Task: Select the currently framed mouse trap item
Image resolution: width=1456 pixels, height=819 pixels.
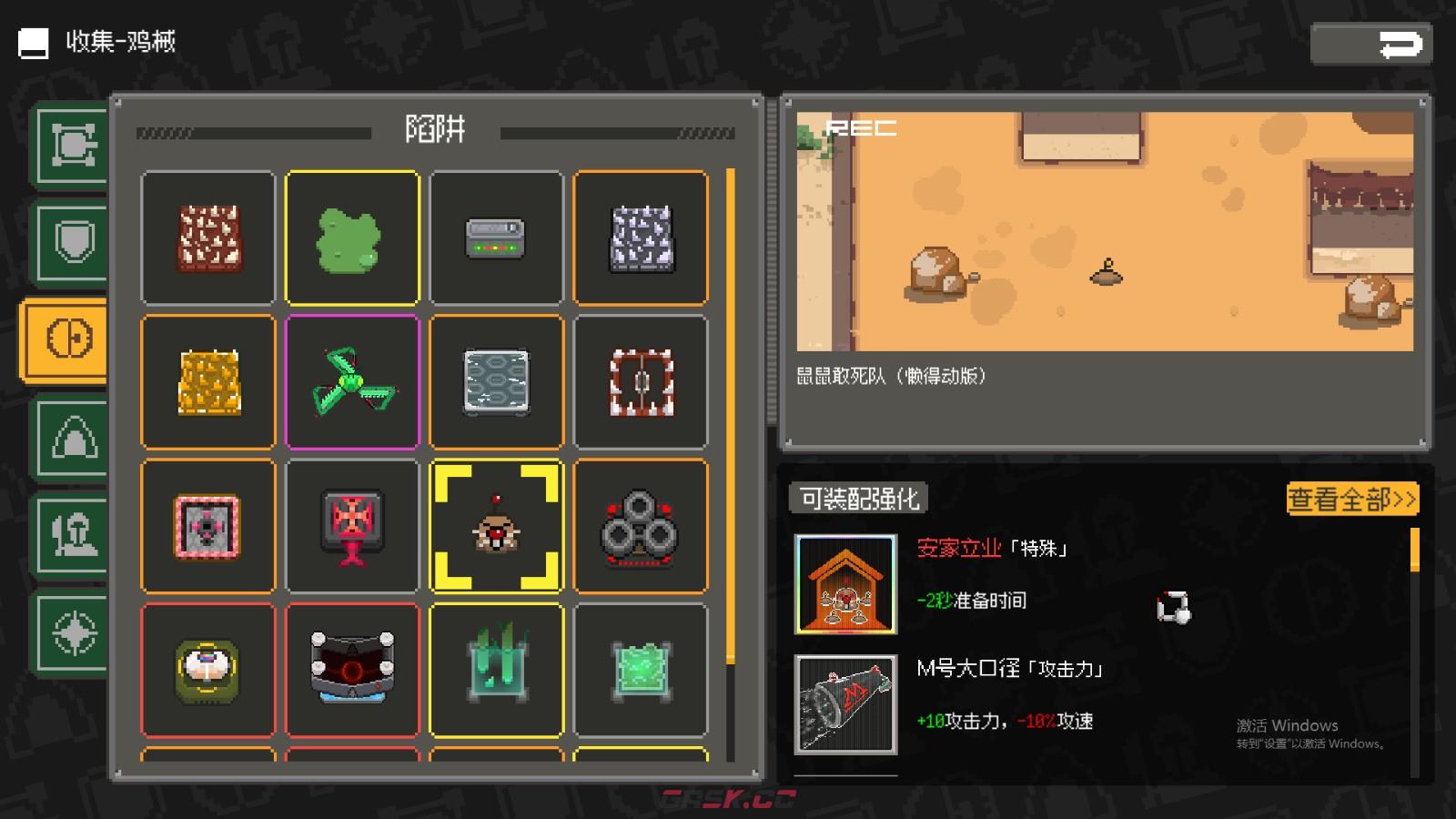Action: click(496, 526)
